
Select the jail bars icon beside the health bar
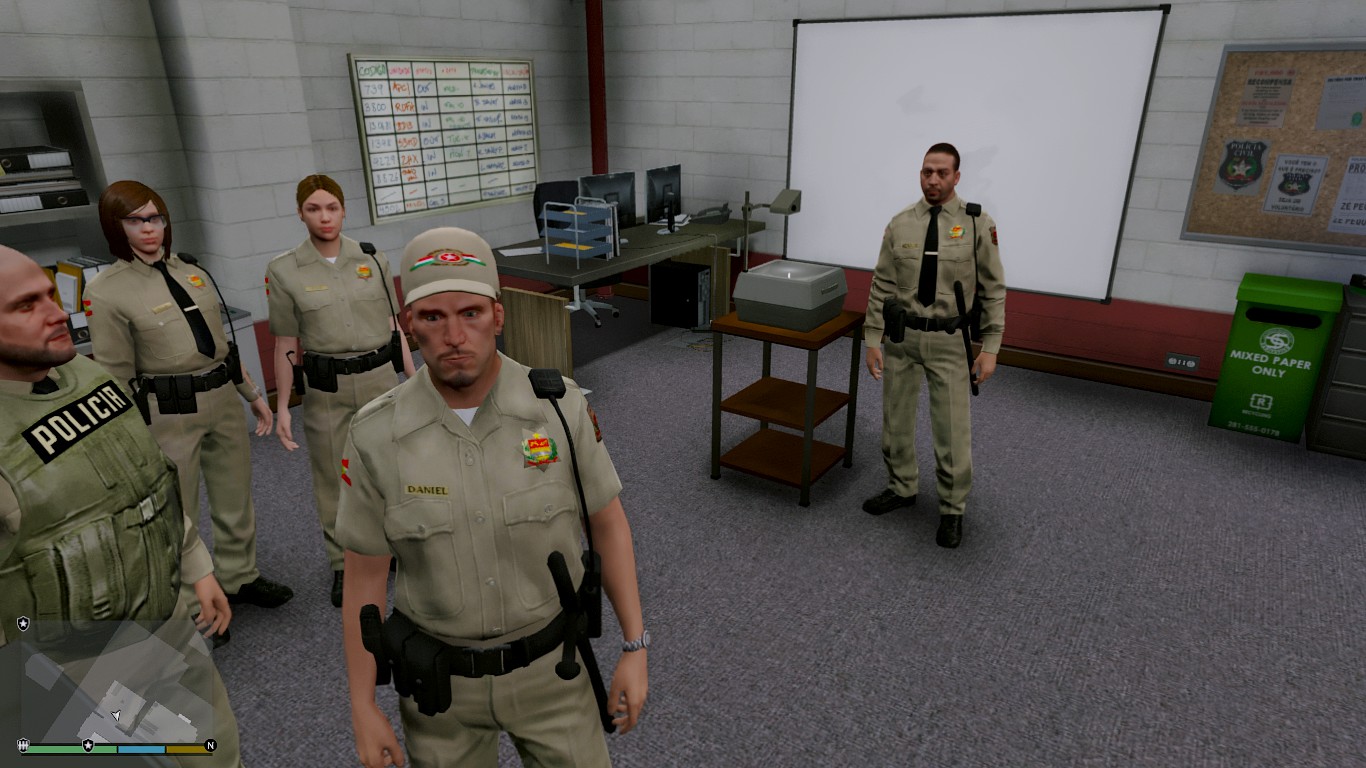[23, 744]
